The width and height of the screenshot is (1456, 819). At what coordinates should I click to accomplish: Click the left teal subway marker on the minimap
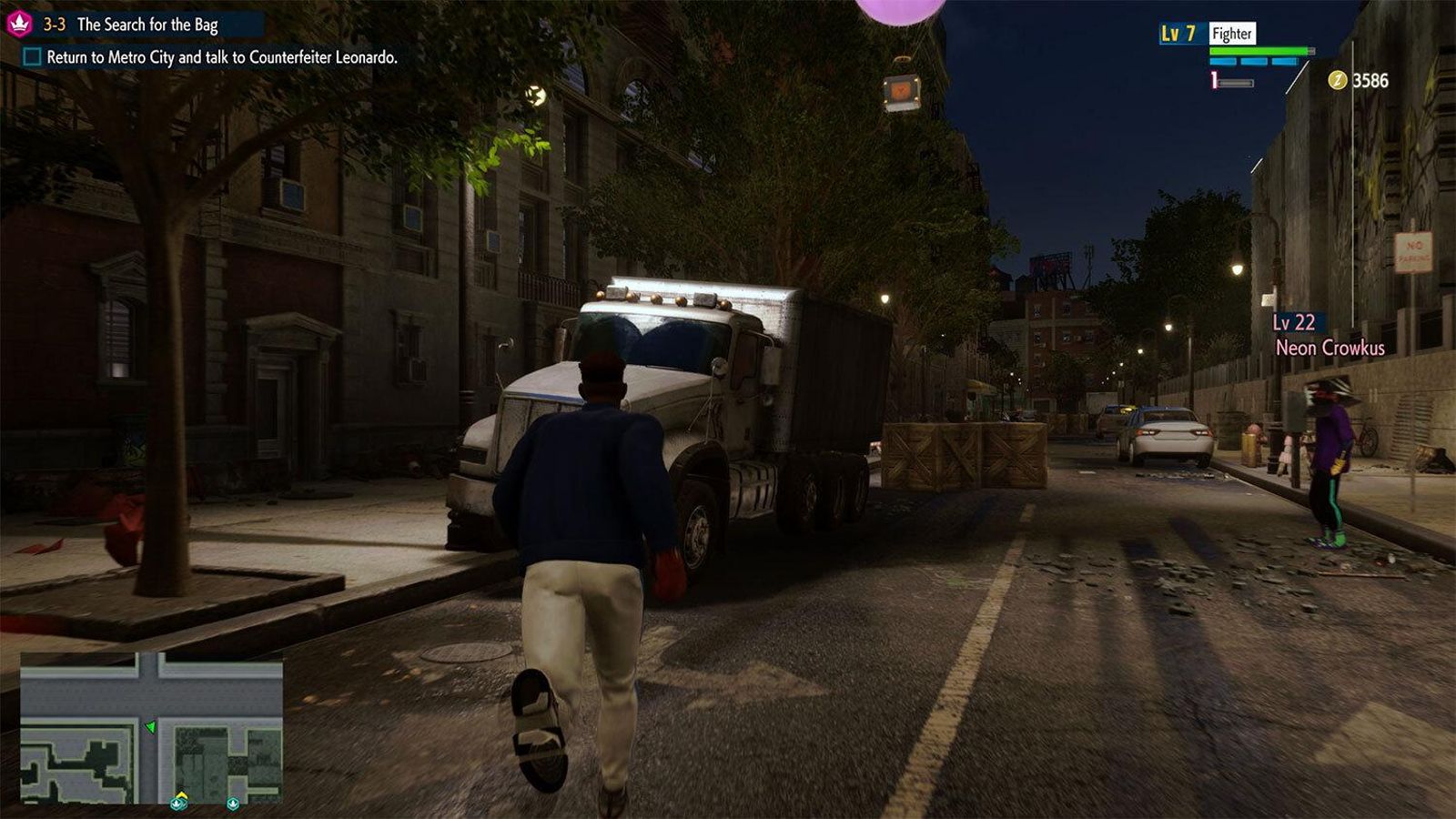pyautogui.click(x=177, y=804)
